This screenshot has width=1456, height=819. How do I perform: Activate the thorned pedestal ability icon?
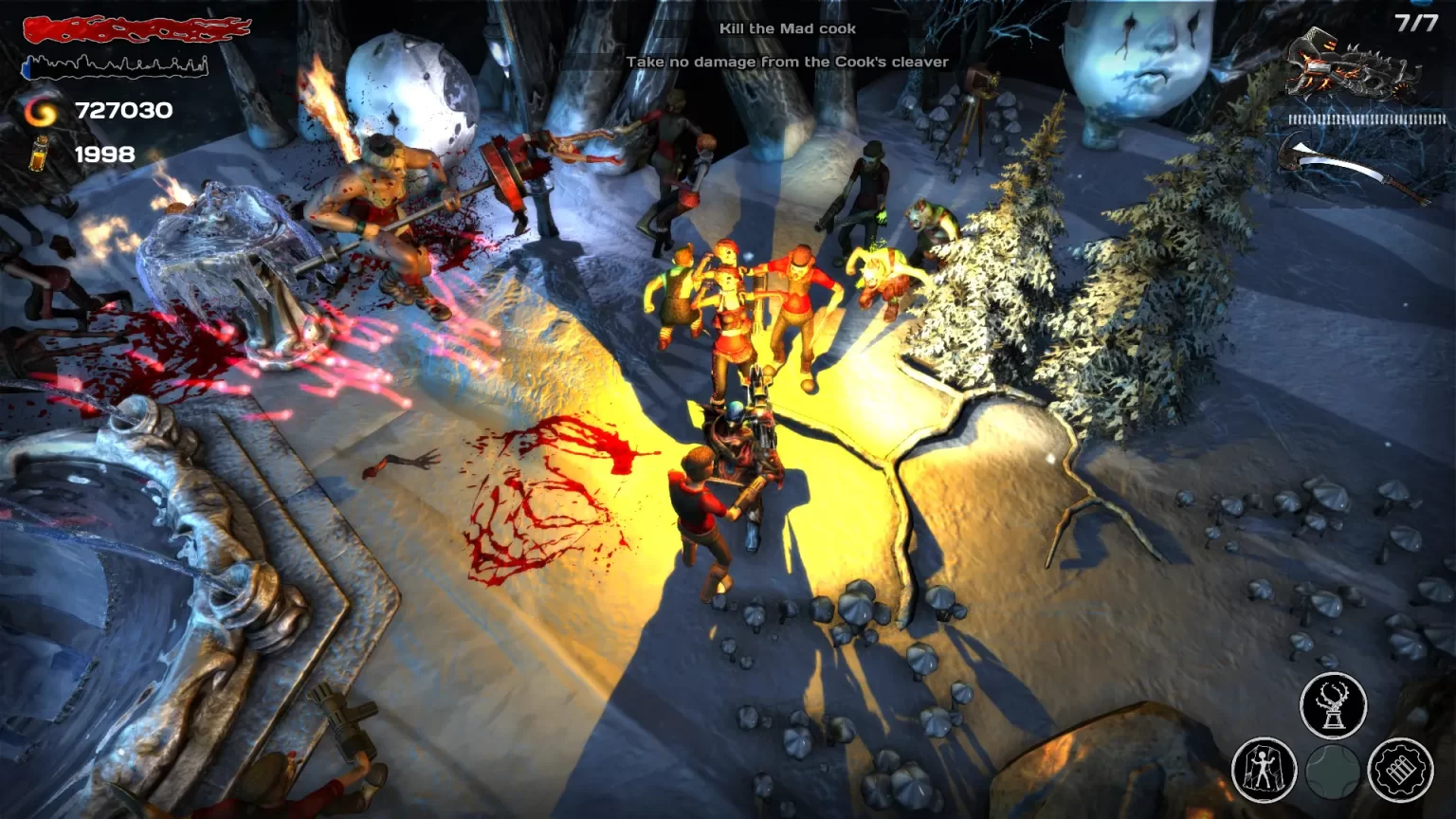click(1333, 706)
